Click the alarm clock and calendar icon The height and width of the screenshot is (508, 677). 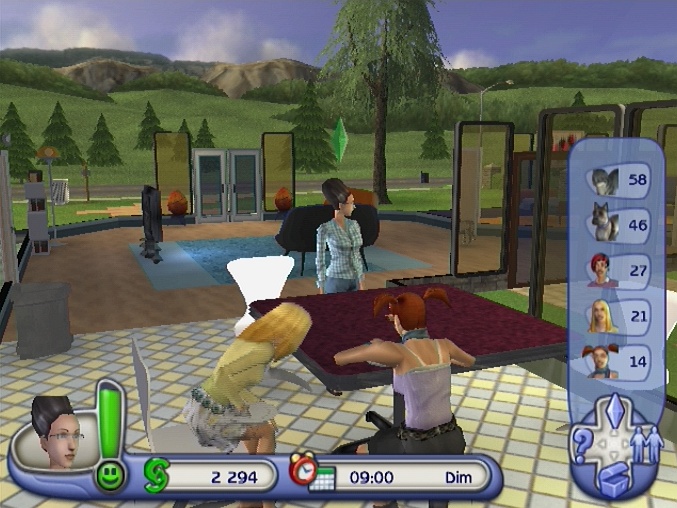pyautogui.click(x=311, y=472)
